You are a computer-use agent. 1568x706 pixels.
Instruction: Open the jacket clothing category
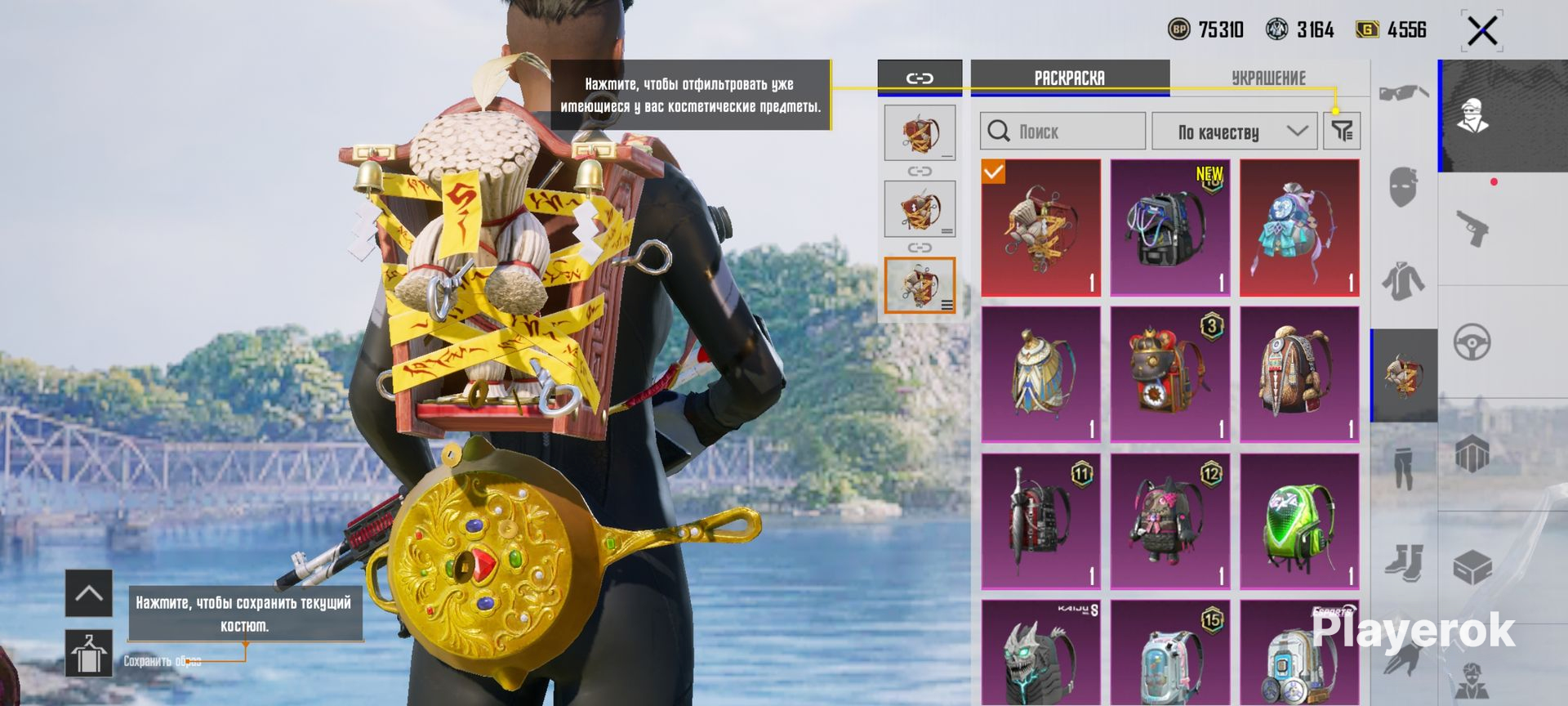(1403, 282)
